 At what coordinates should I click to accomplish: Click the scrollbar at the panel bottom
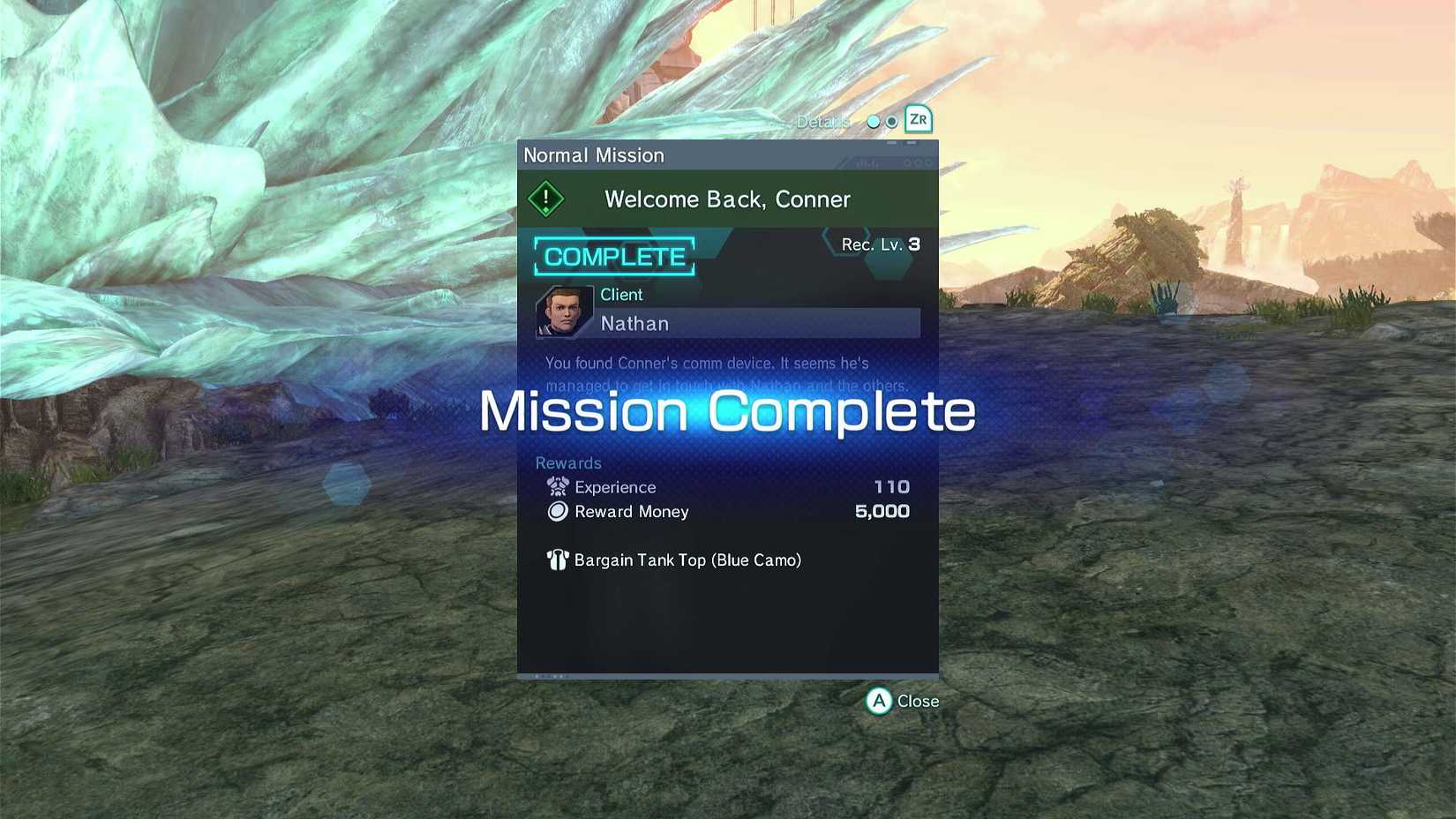pos(727,673)
